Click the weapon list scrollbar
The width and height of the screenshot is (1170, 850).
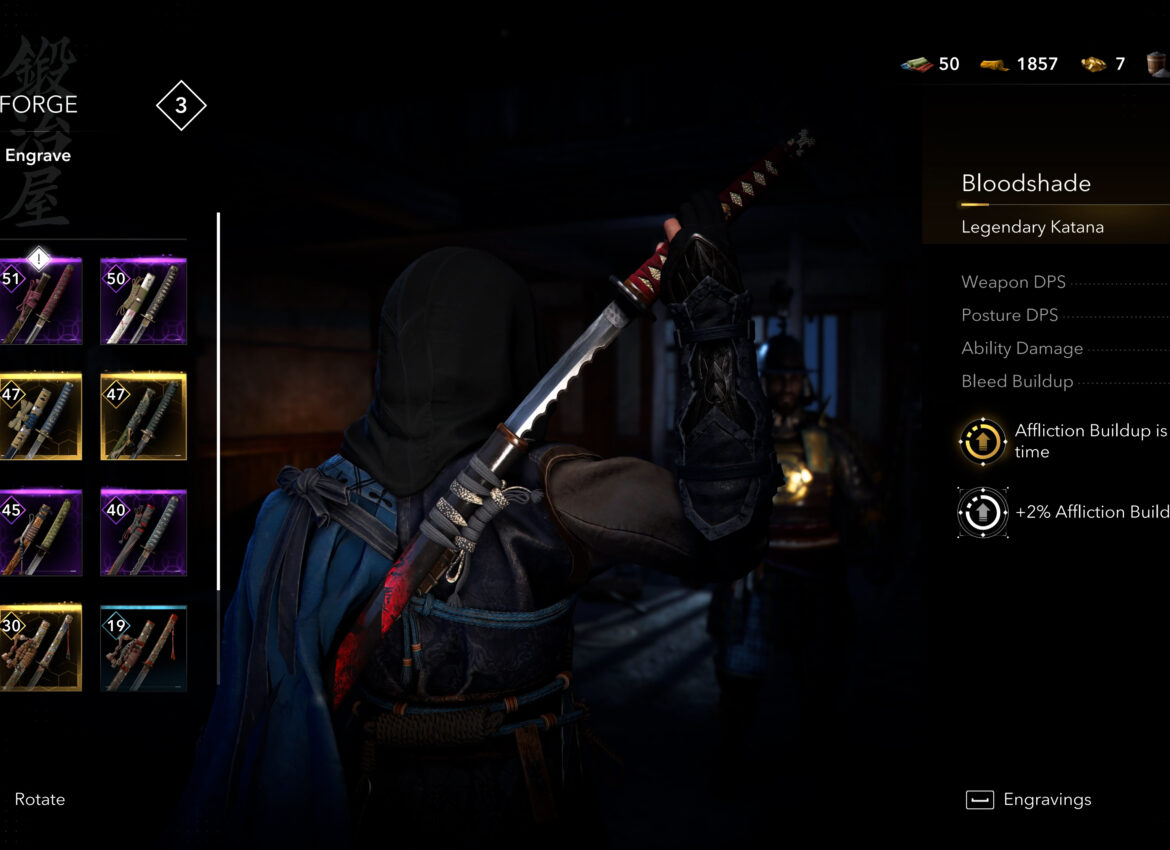[218, 400]
